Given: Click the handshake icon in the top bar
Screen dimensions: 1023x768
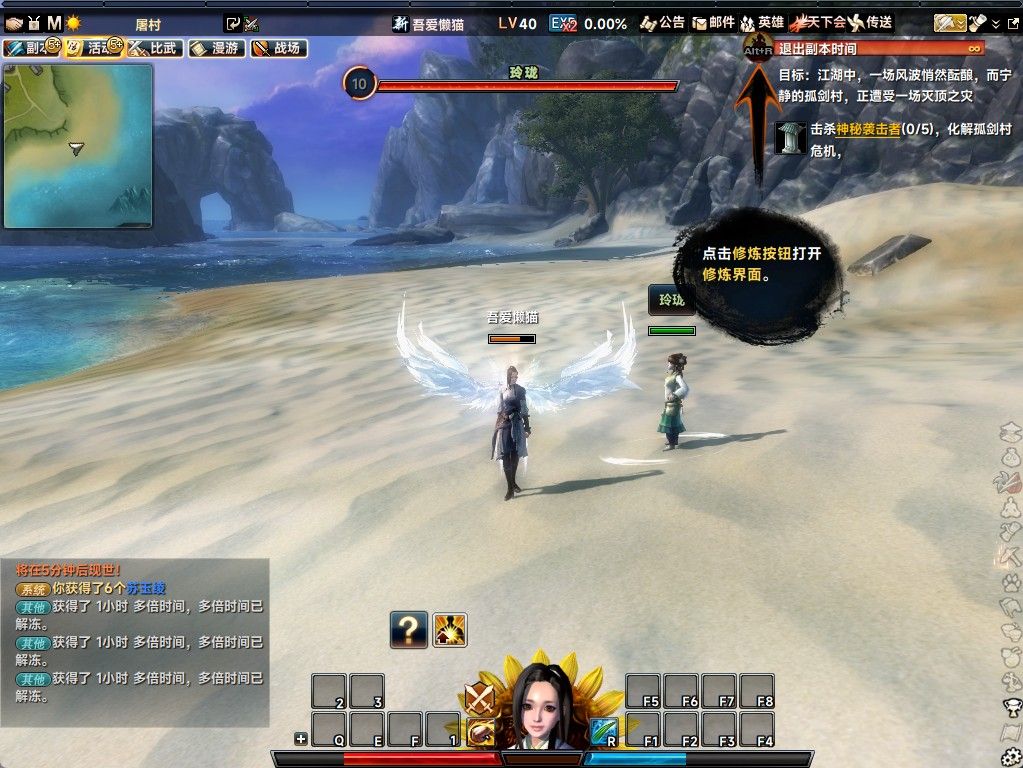Looking at the screenshot, I should (14, 22).
